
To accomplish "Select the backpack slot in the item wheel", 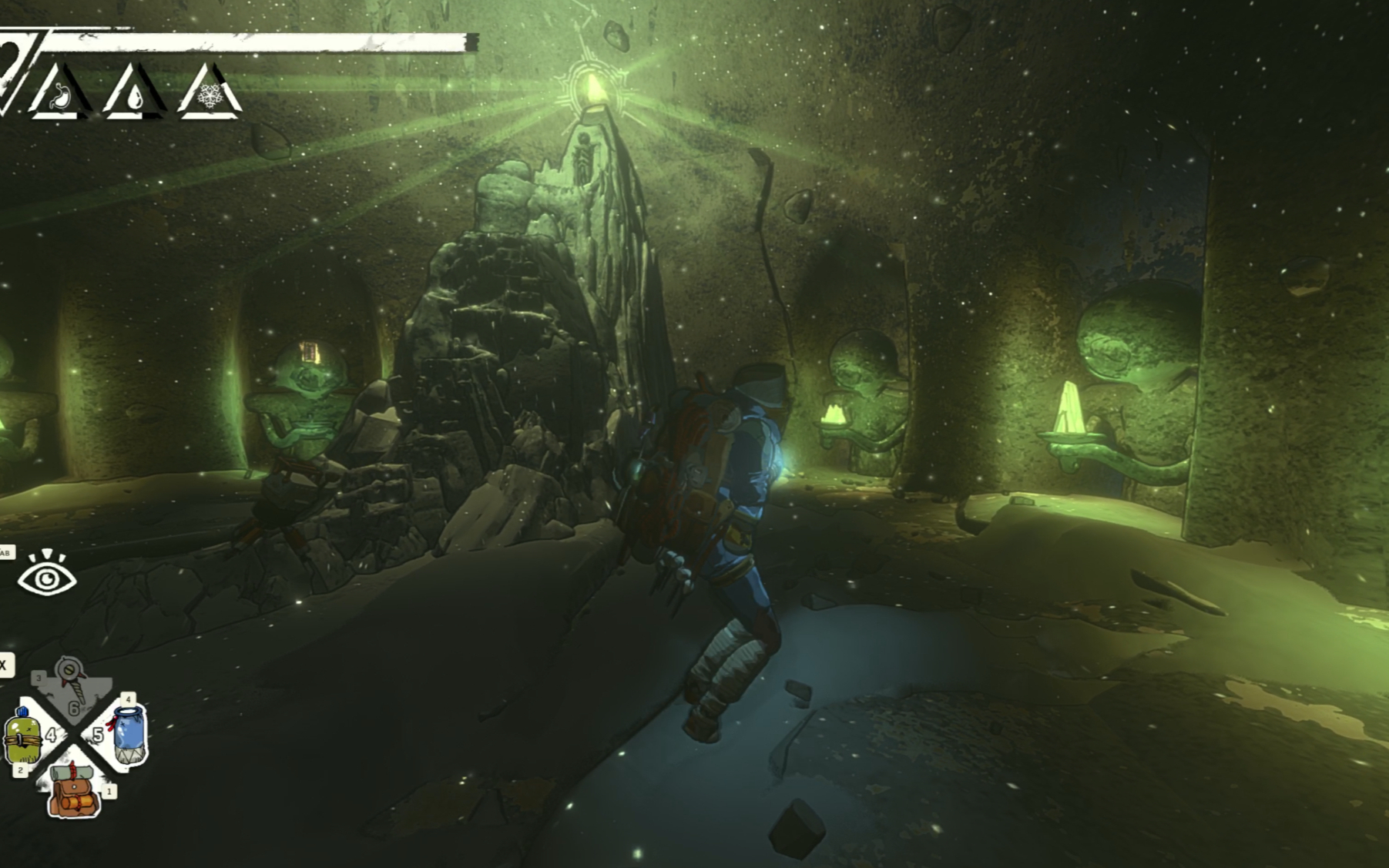I will [74, 790].
